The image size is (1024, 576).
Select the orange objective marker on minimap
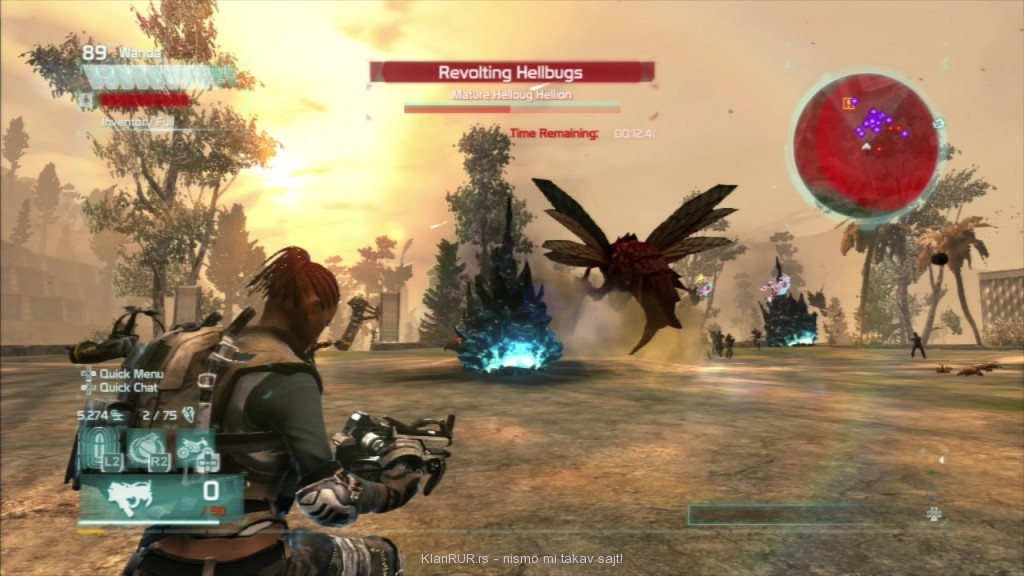point(850,102)
